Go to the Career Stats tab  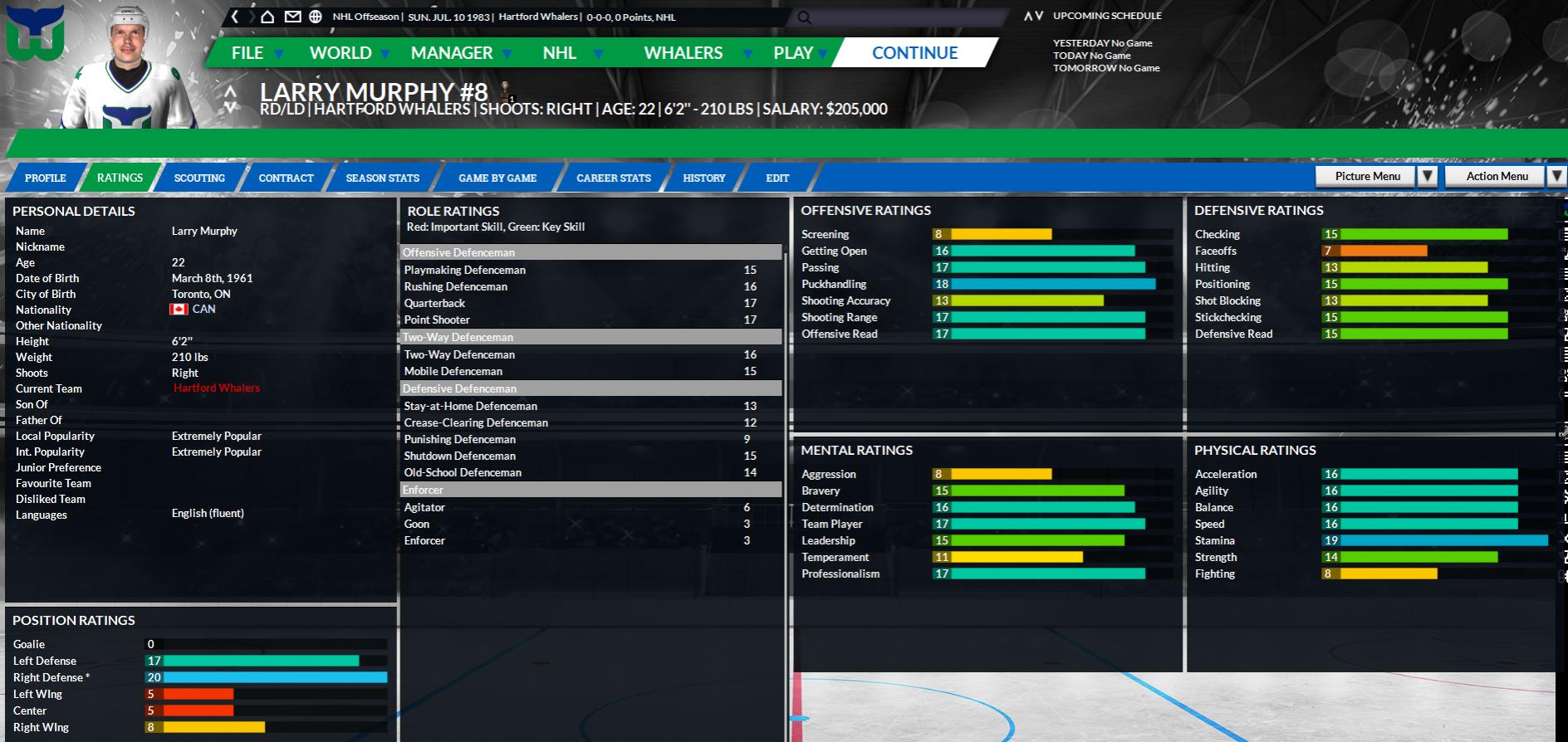click(x=614, y=178)
